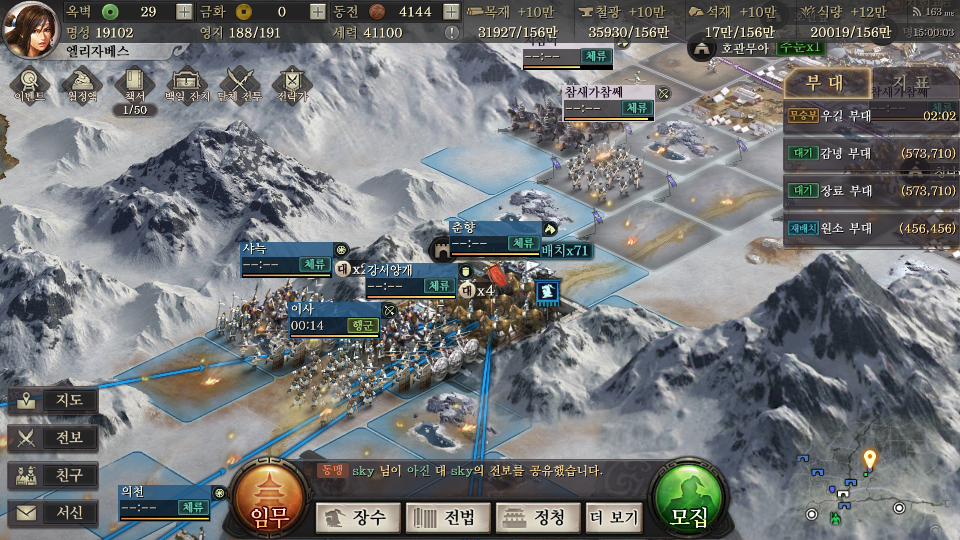
Task: Open the 더 보기 more menu
Action: pos(614,517)
